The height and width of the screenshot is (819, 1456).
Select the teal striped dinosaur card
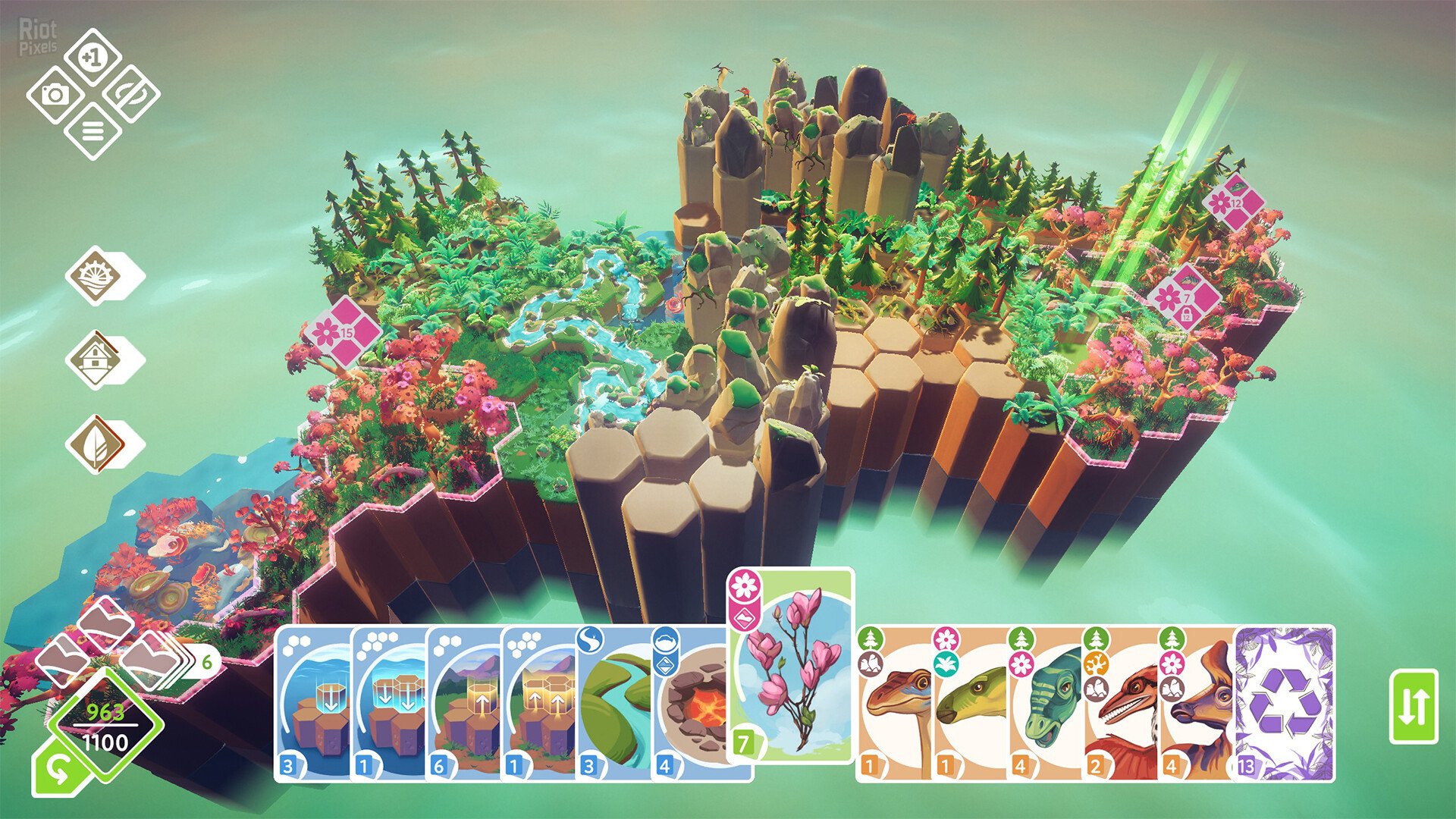1046,705
